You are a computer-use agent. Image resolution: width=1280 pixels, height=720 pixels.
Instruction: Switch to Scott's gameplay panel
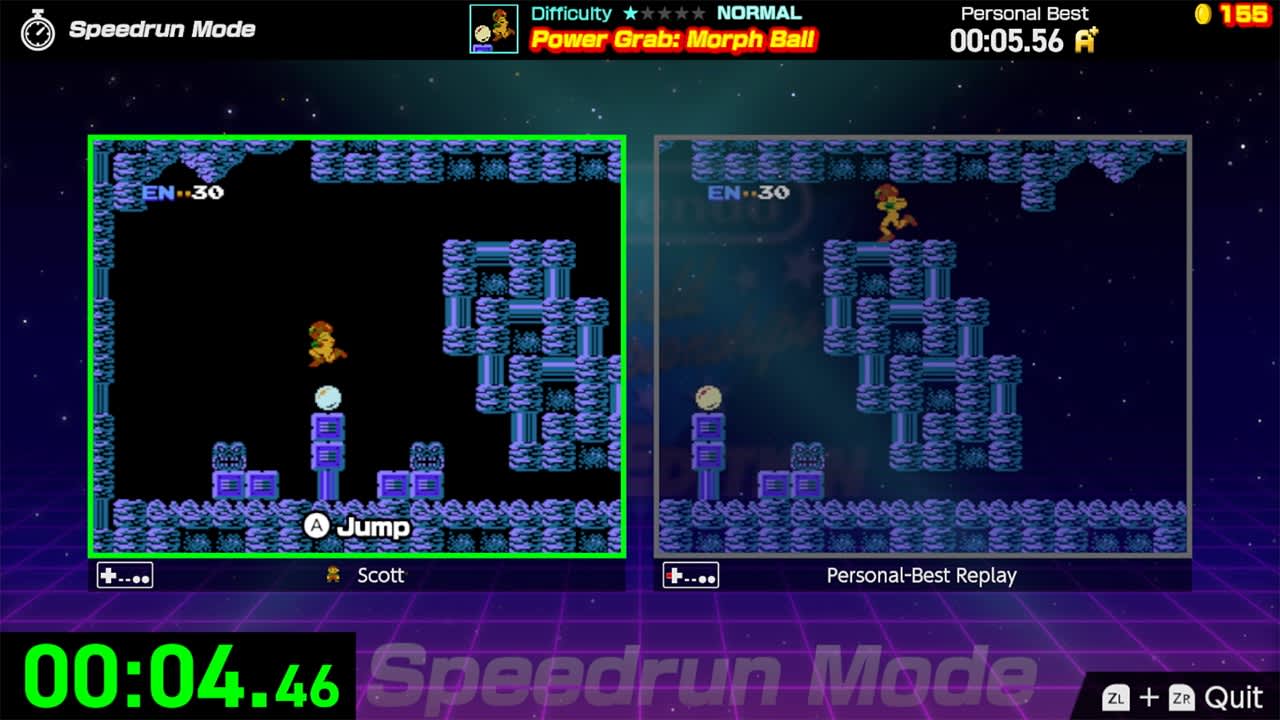(x=356, y=345)
